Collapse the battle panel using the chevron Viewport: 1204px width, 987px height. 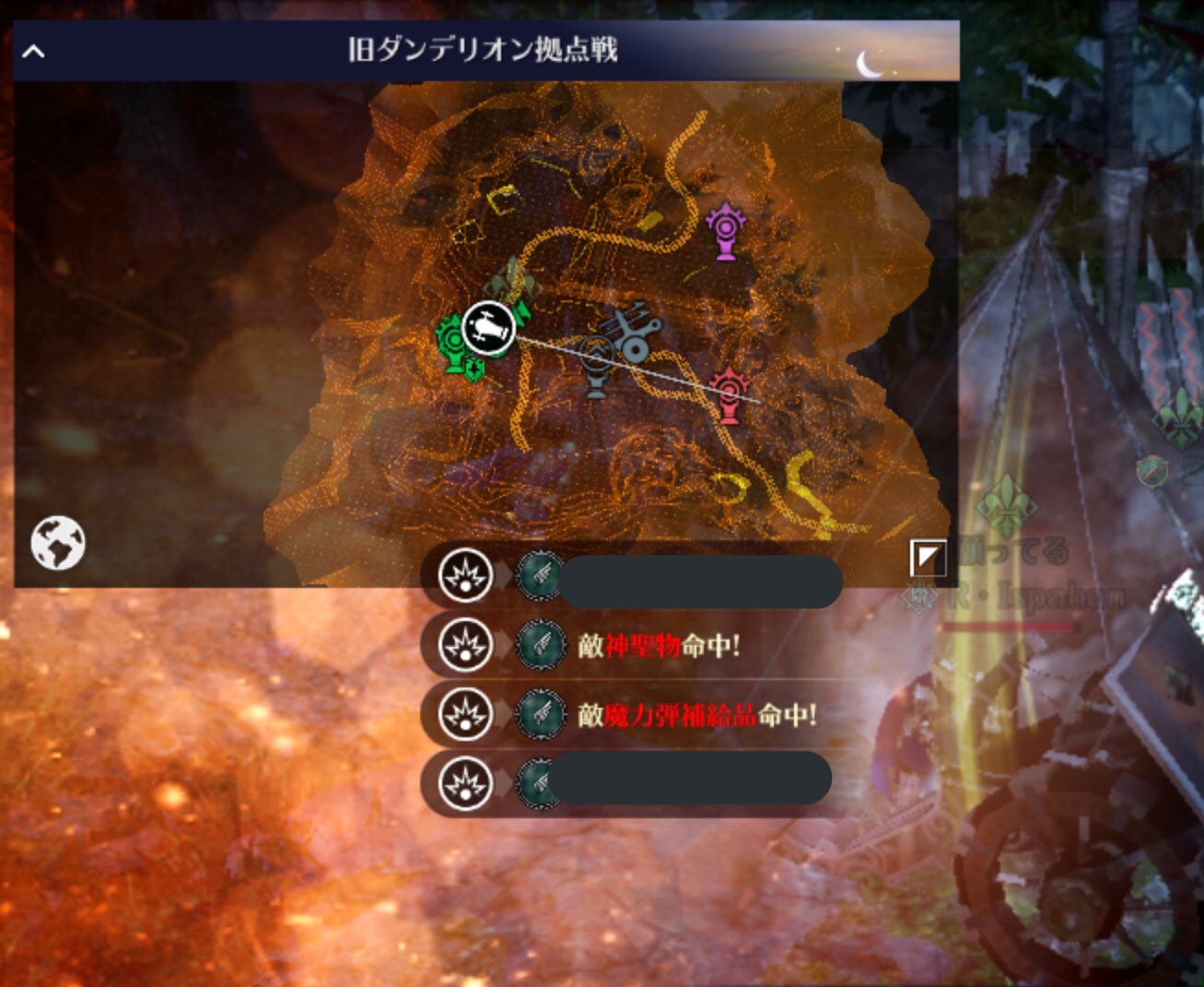pos(35,51)
